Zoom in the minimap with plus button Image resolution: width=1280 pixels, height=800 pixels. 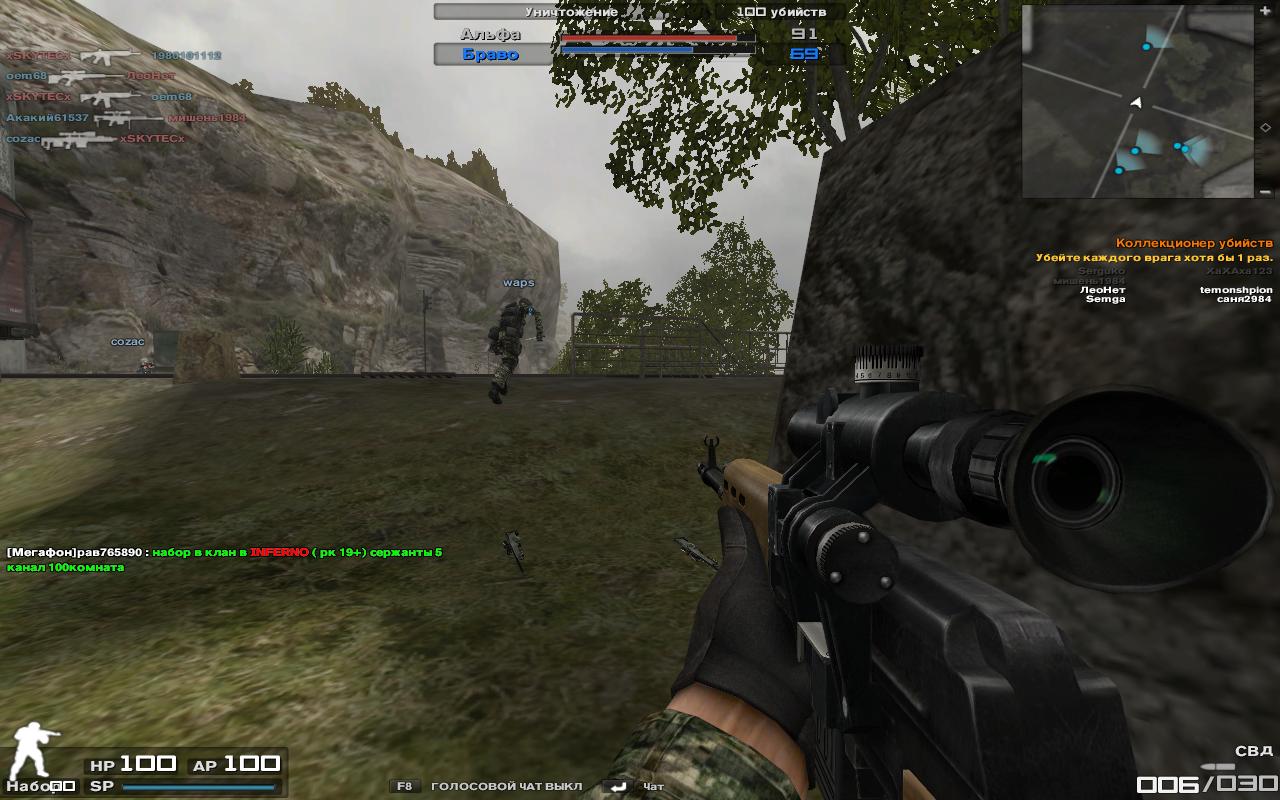coord(1266,12)
